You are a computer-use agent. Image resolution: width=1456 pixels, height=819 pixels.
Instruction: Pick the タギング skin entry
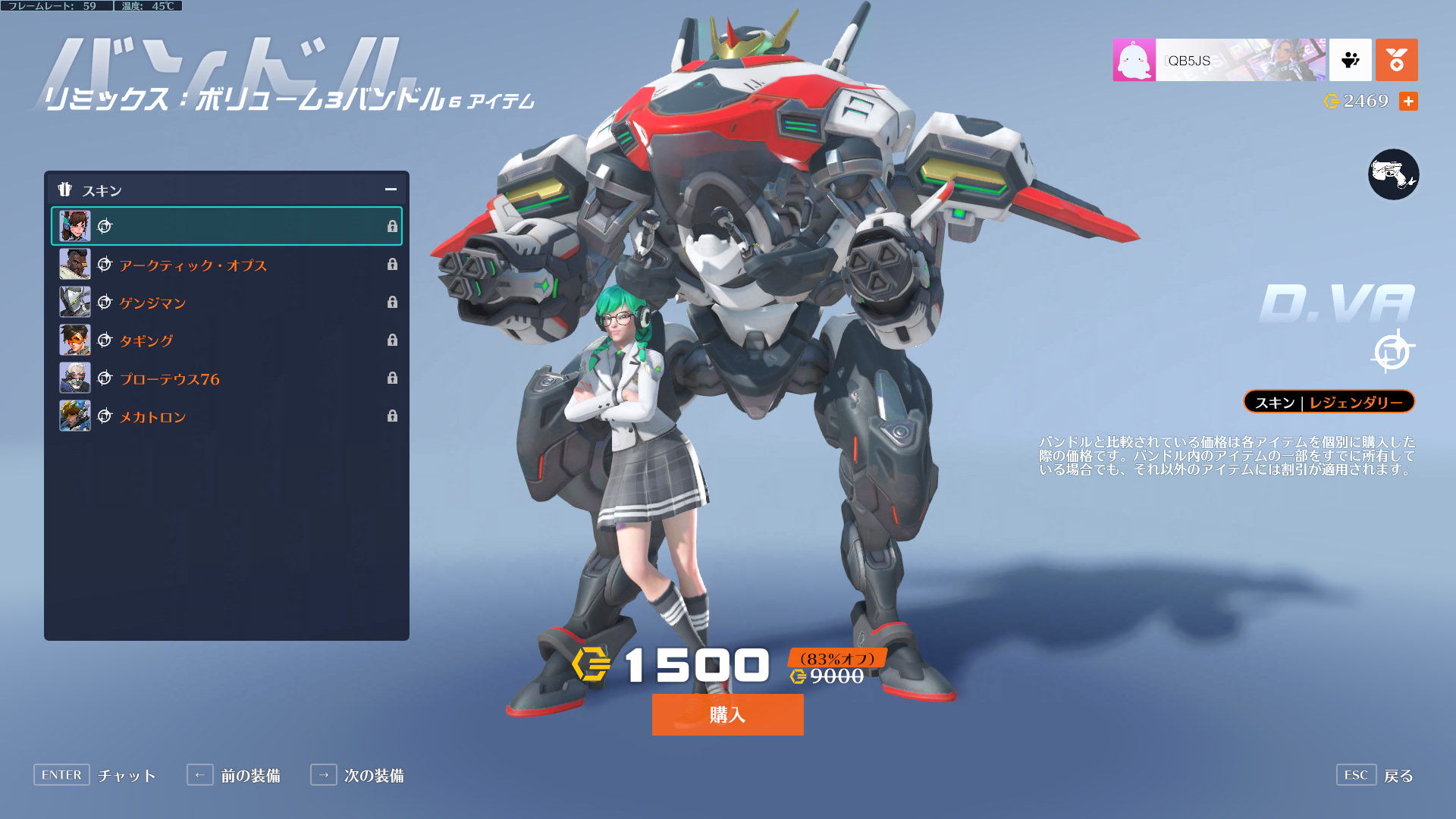point(226,340)
